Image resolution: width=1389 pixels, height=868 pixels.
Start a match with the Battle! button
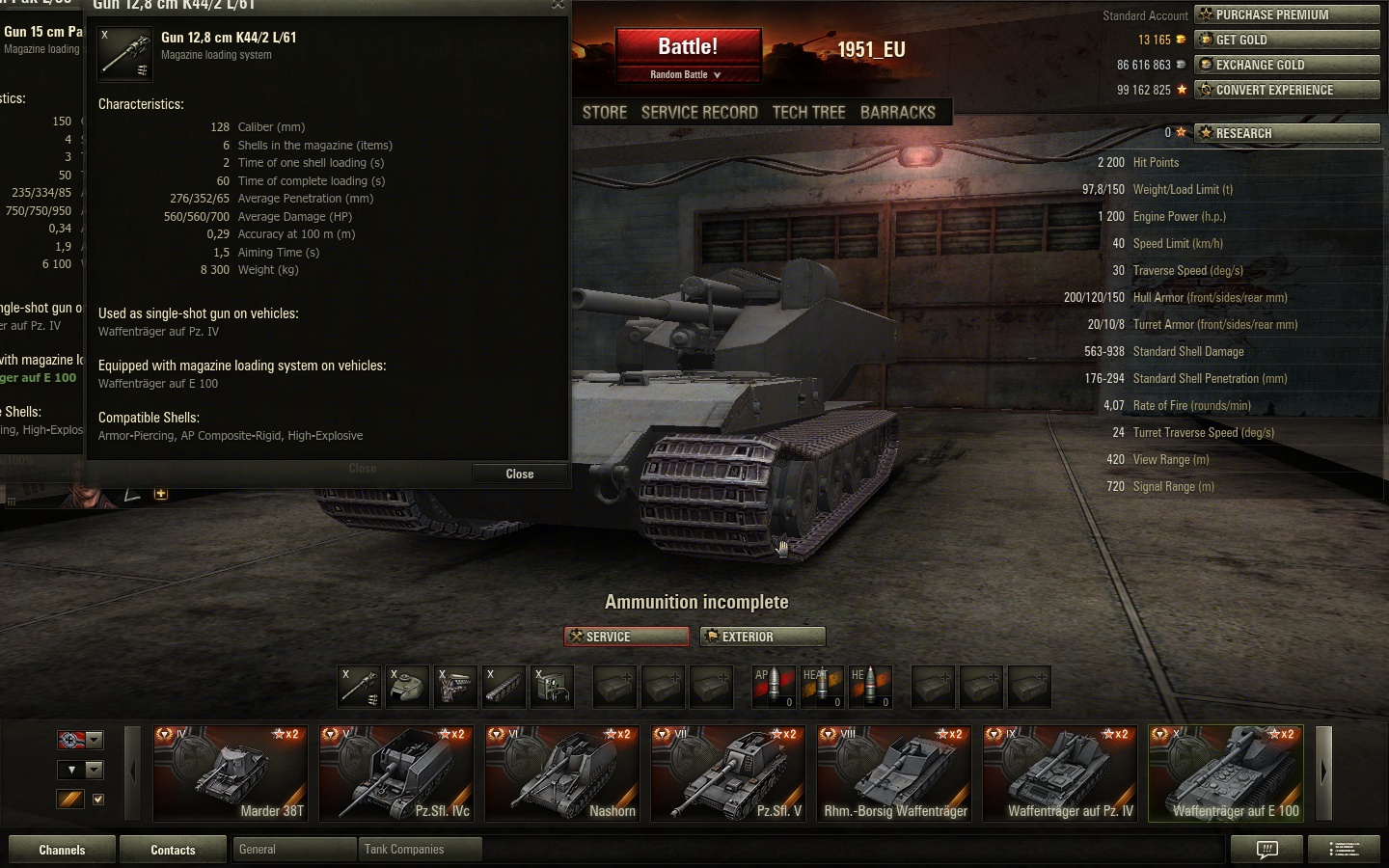[x=688, y=47]
